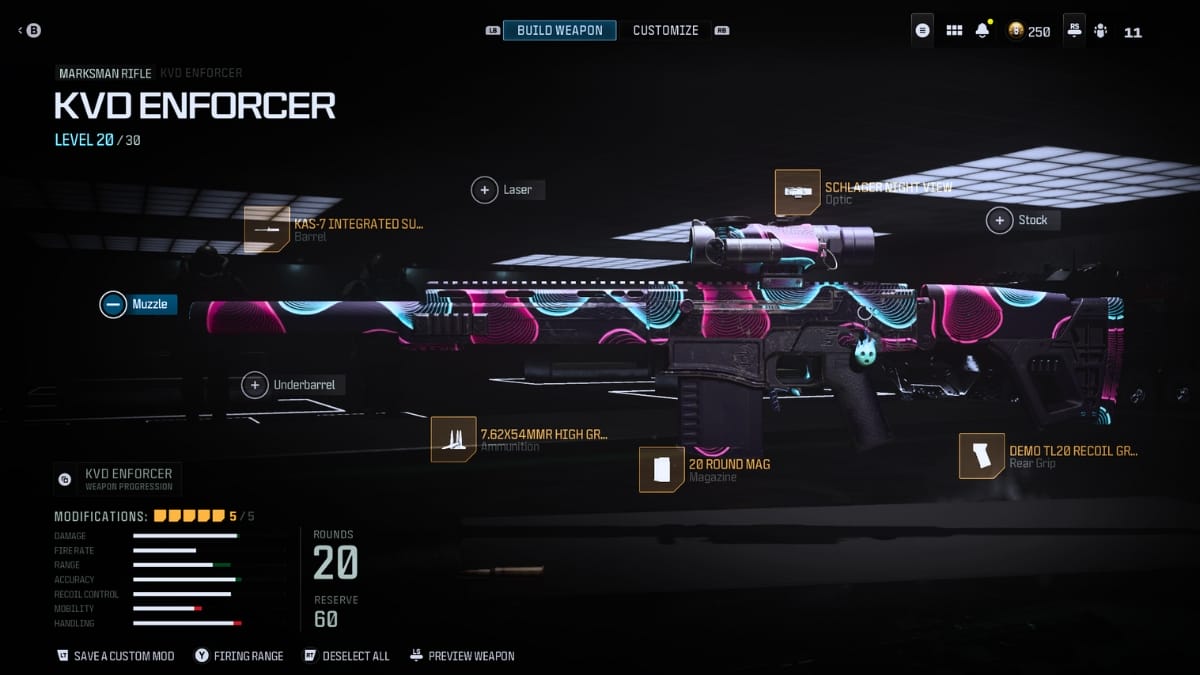Screen dimensions: 1200x675
Task: Change the 7.62x54mmR ammunition slot
Action: point(453,439)
